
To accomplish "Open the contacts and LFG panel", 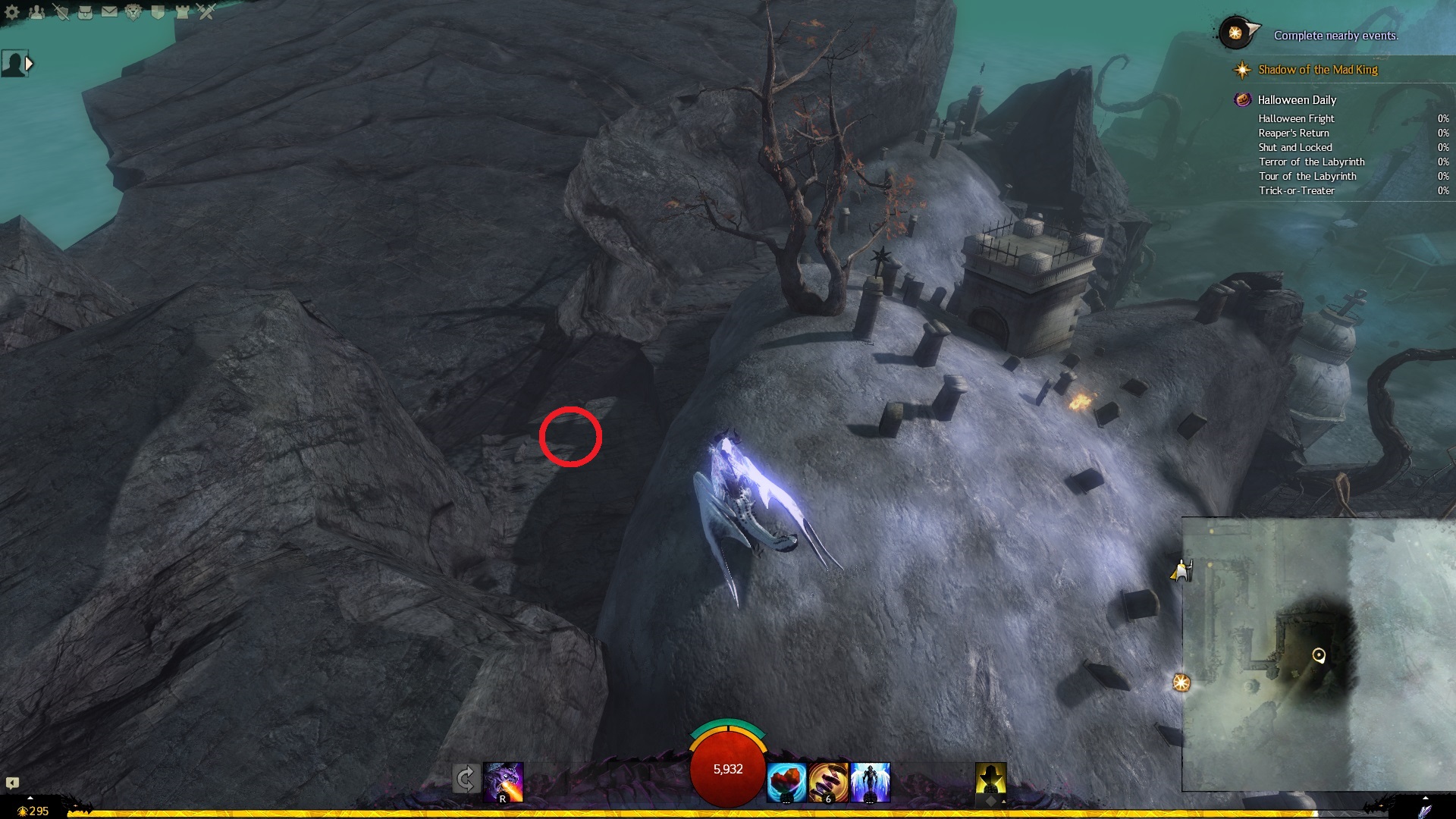I will (36, 12).
